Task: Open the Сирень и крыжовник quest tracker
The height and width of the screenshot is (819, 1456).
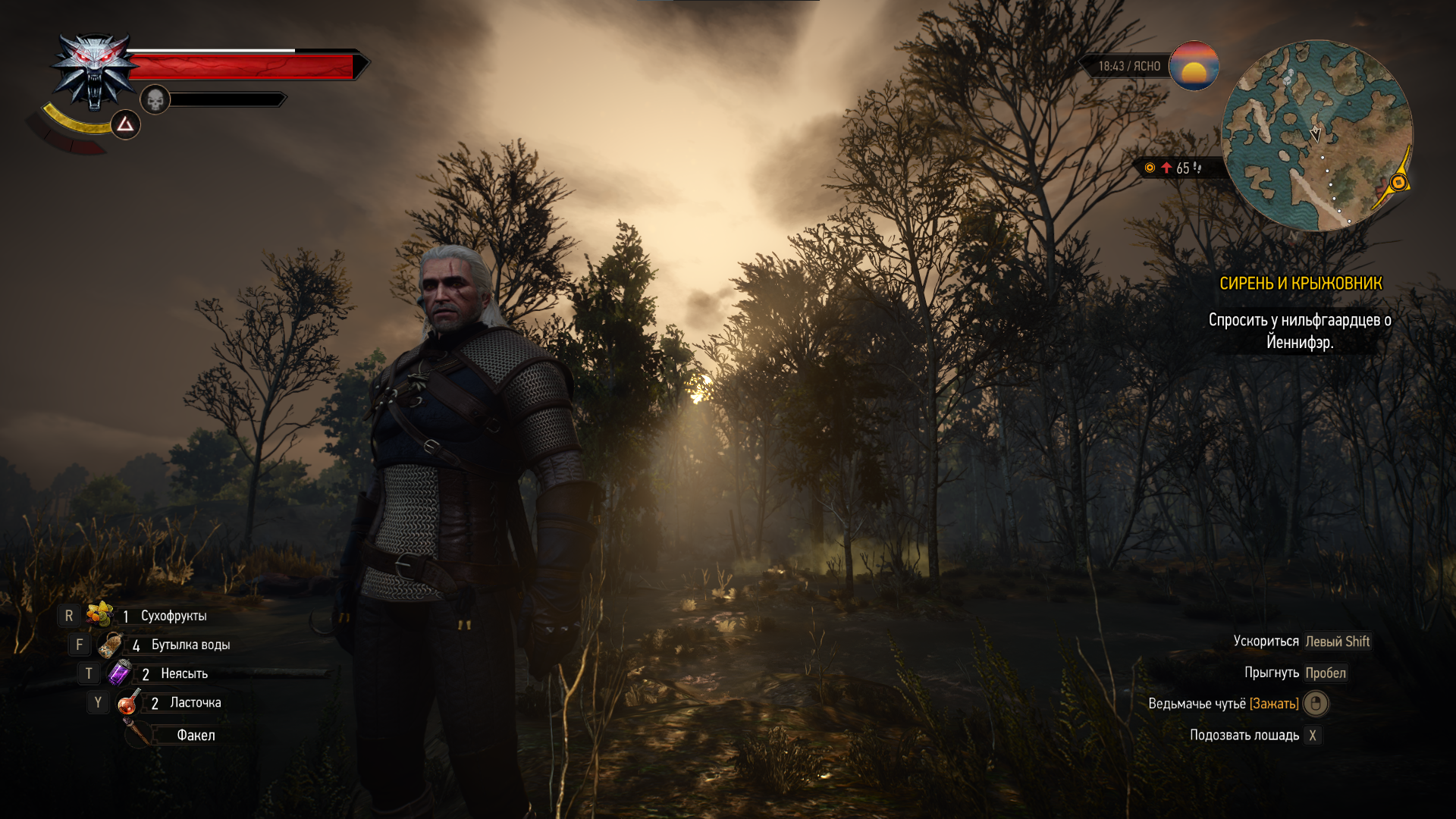Action: tap(1301, 284)
